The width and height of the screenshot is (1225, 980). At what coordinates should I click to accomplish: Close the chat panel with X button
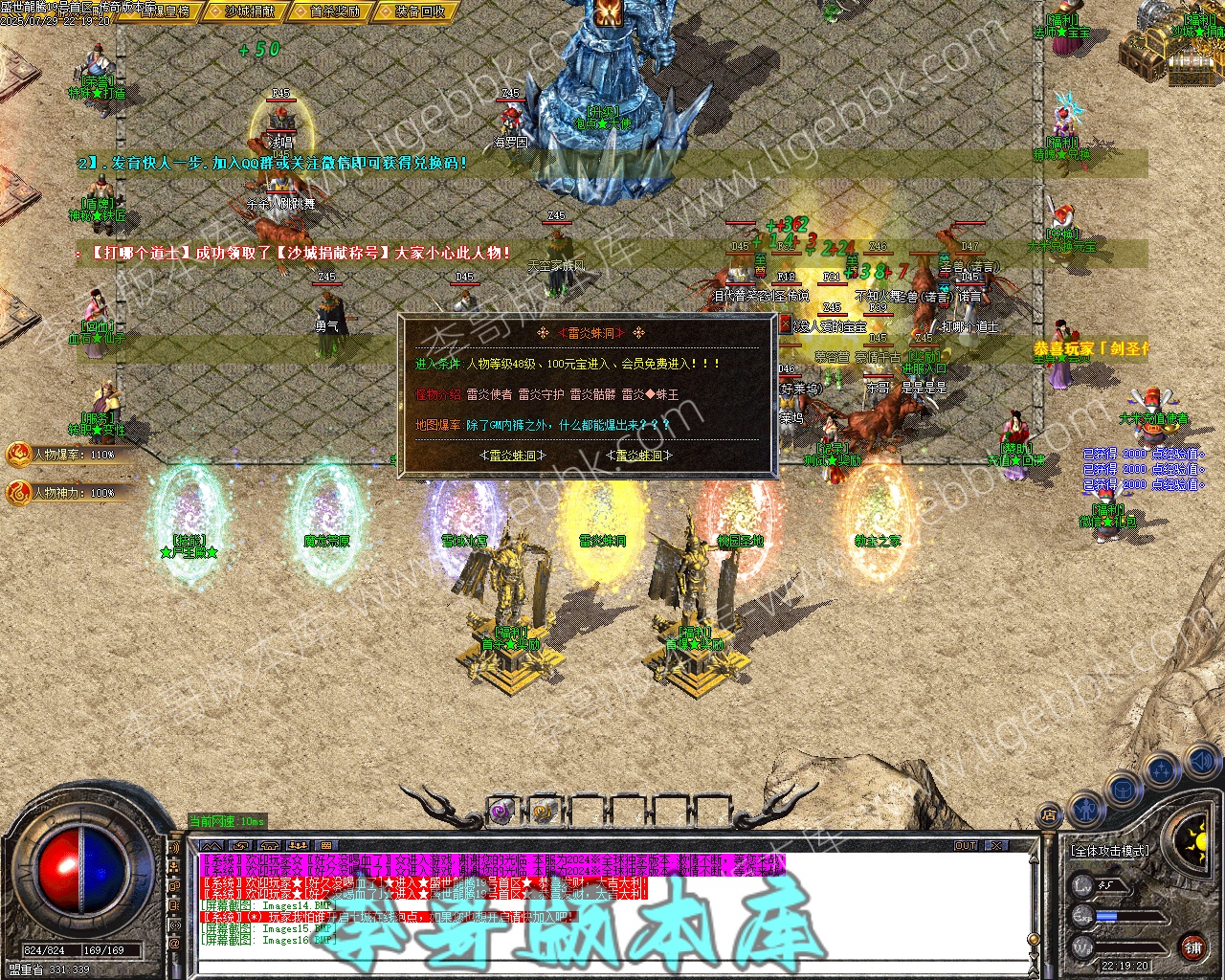tap(996, 846)
